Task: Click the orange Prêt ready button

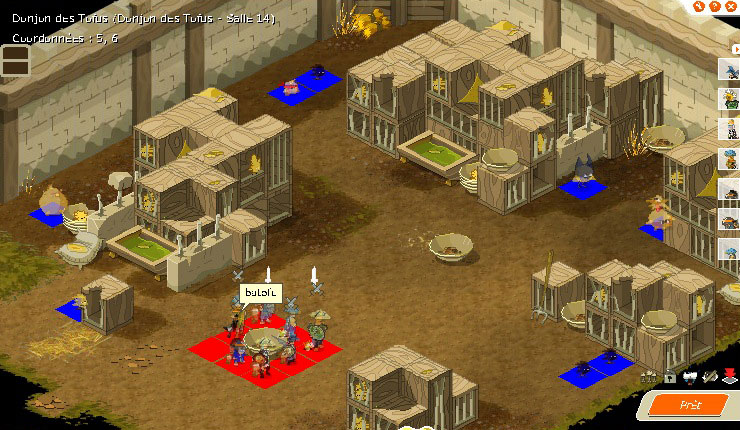Action: tap(690, 405)
